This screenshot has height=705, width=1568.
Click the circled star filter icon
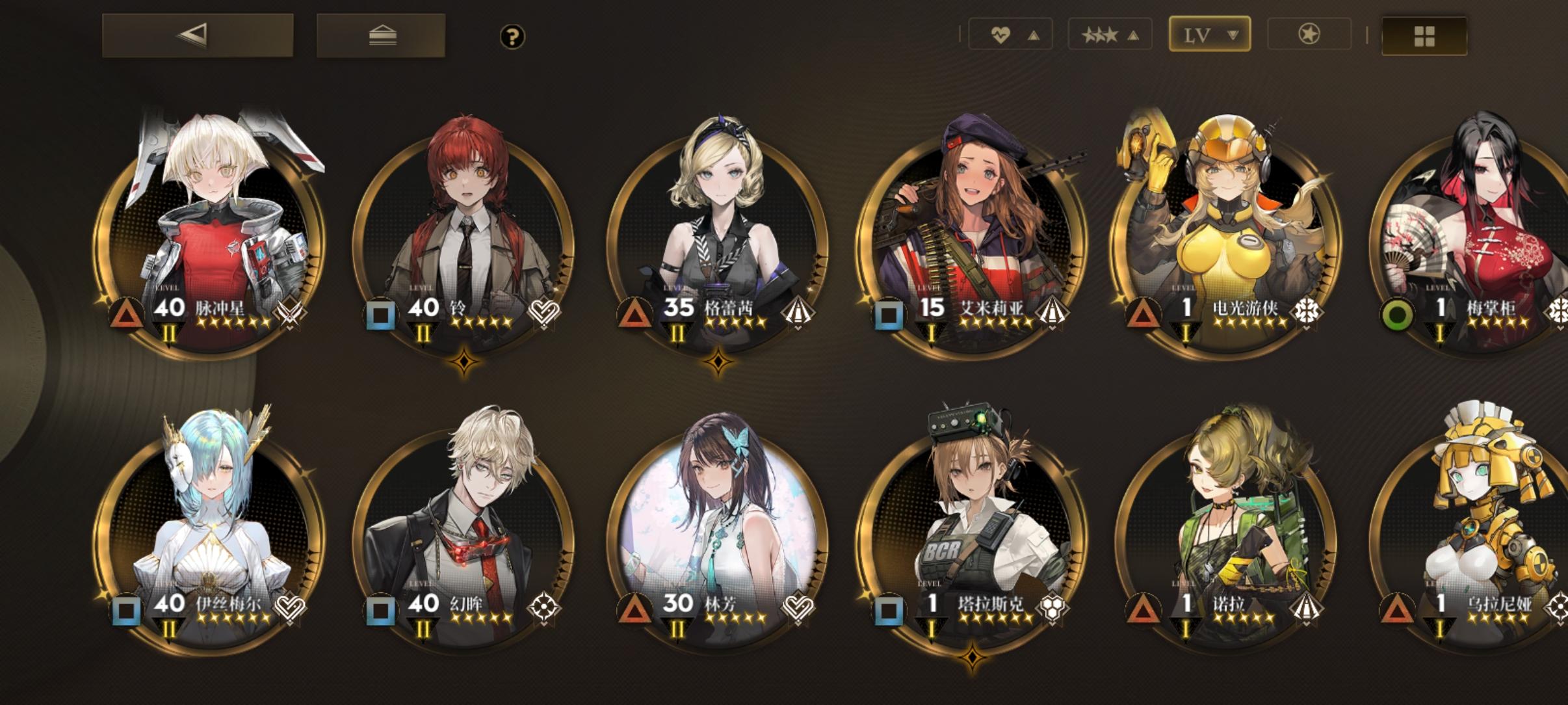point(1308,34)
